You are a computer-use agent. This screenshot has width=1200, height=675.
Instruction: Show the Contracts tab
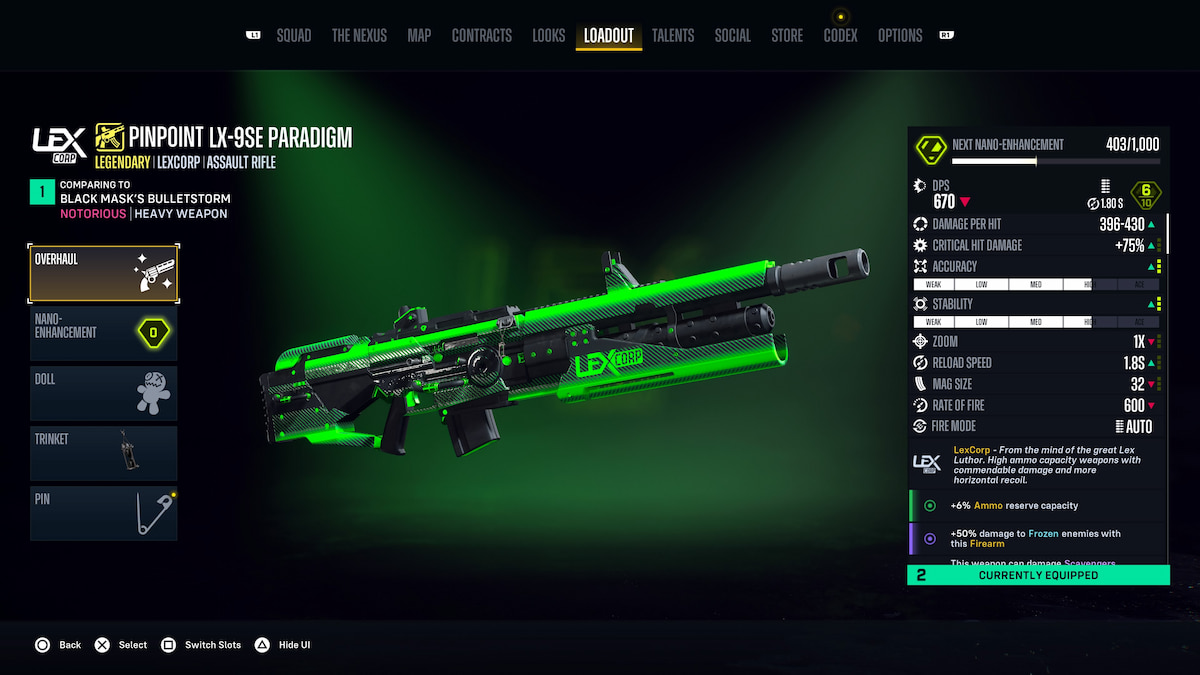click(481, 36)
